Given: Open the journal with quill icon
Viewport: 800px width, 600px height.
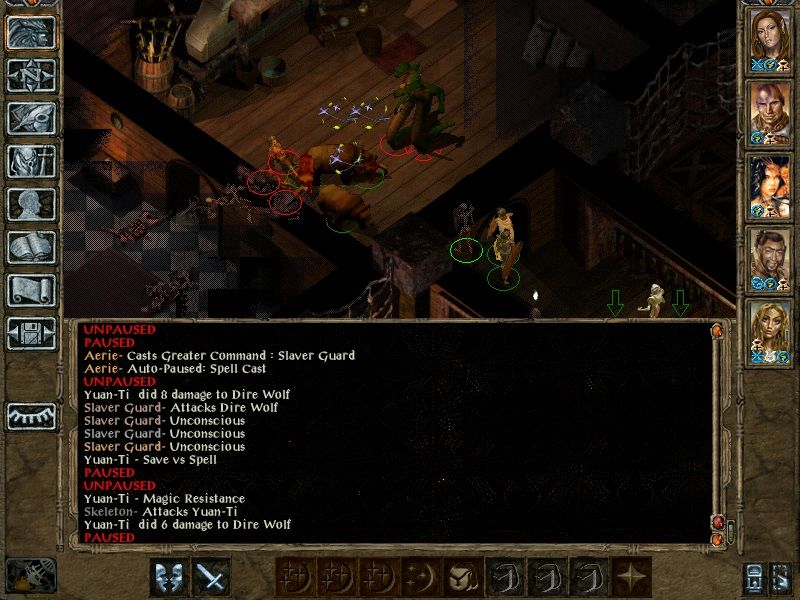Looking at the screenshot, I should pos(31,117).
